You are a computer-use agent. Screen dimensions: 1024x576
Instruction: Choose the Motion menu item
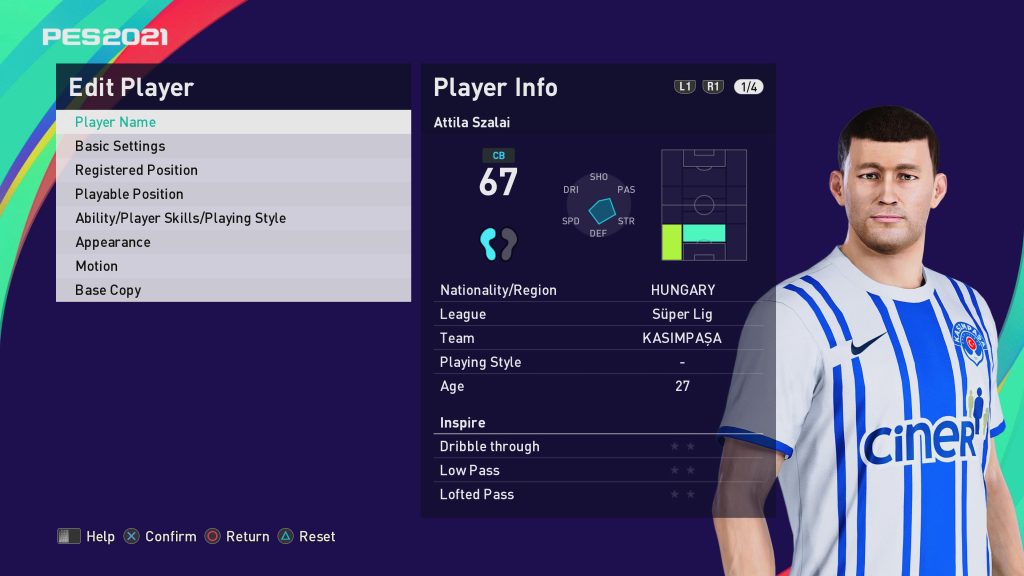tap(232, 266)
